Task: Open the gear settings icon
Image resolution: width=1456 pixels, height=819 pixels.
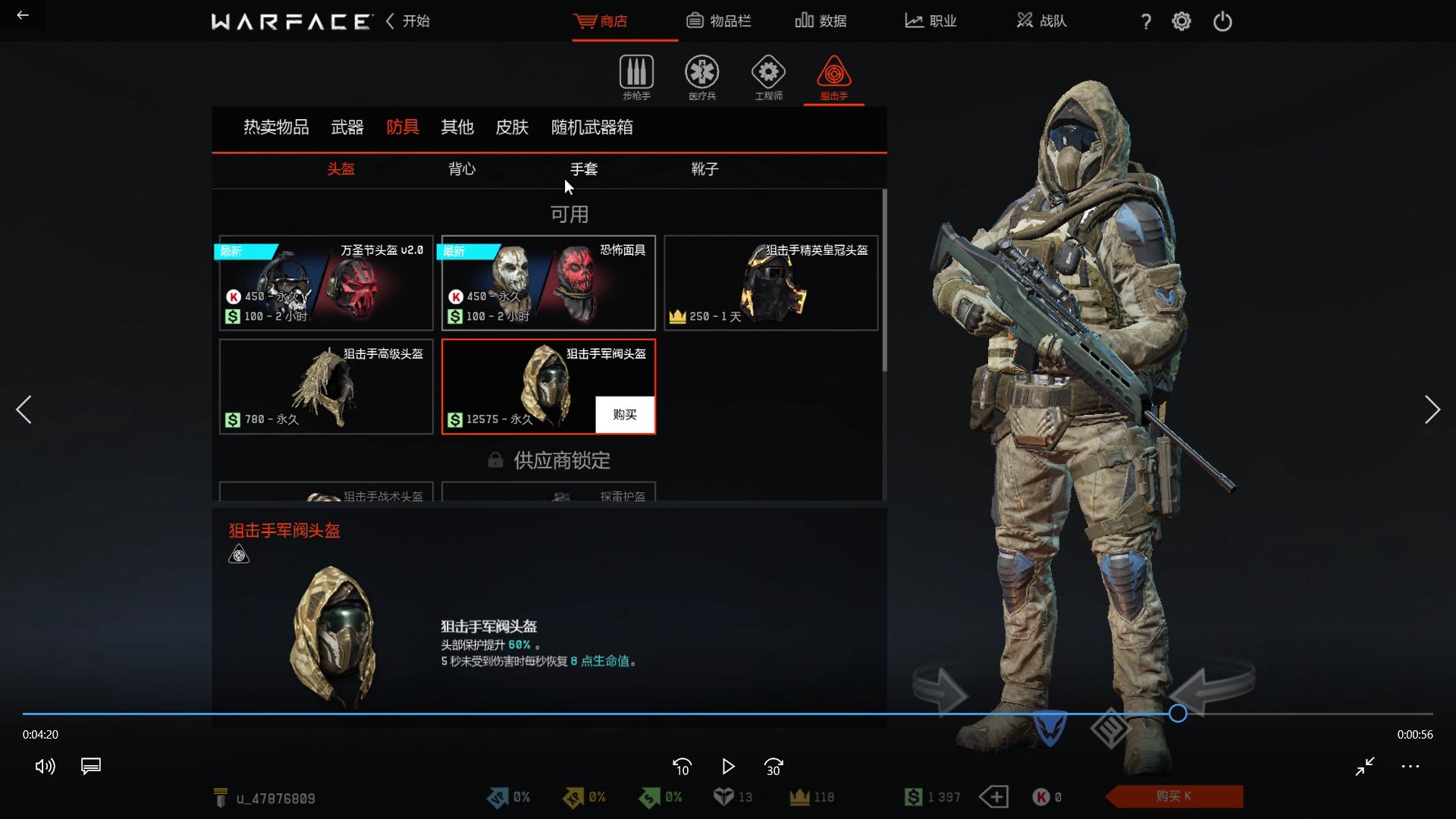Action: click(x=1181, y=21)
